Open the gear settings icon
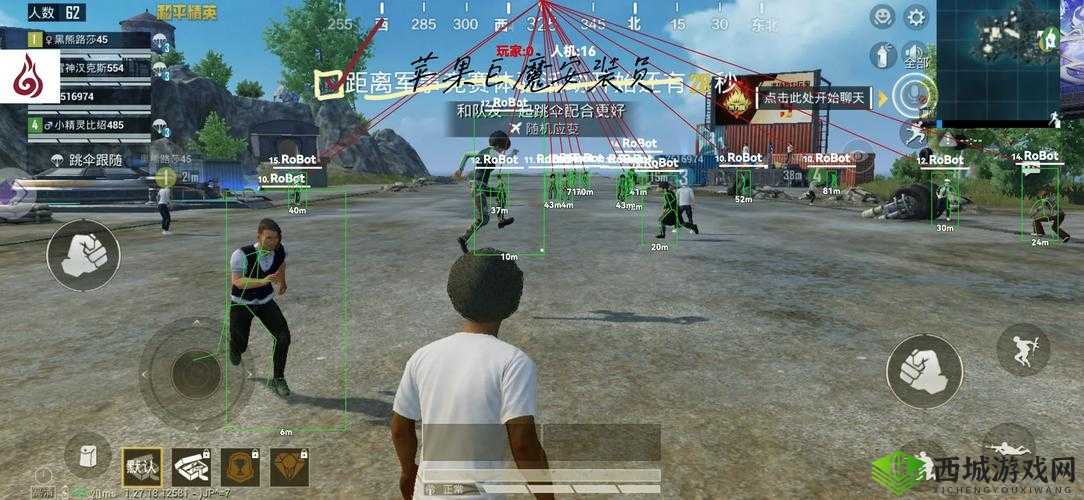 (x=915, y=17)
